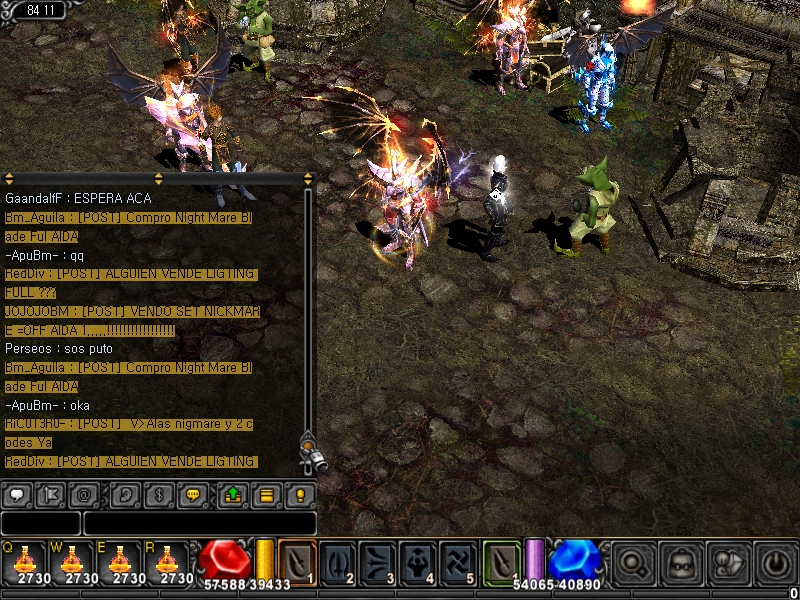Click the power system menu button
Screen dimensions: 800x600
[776, 561]
